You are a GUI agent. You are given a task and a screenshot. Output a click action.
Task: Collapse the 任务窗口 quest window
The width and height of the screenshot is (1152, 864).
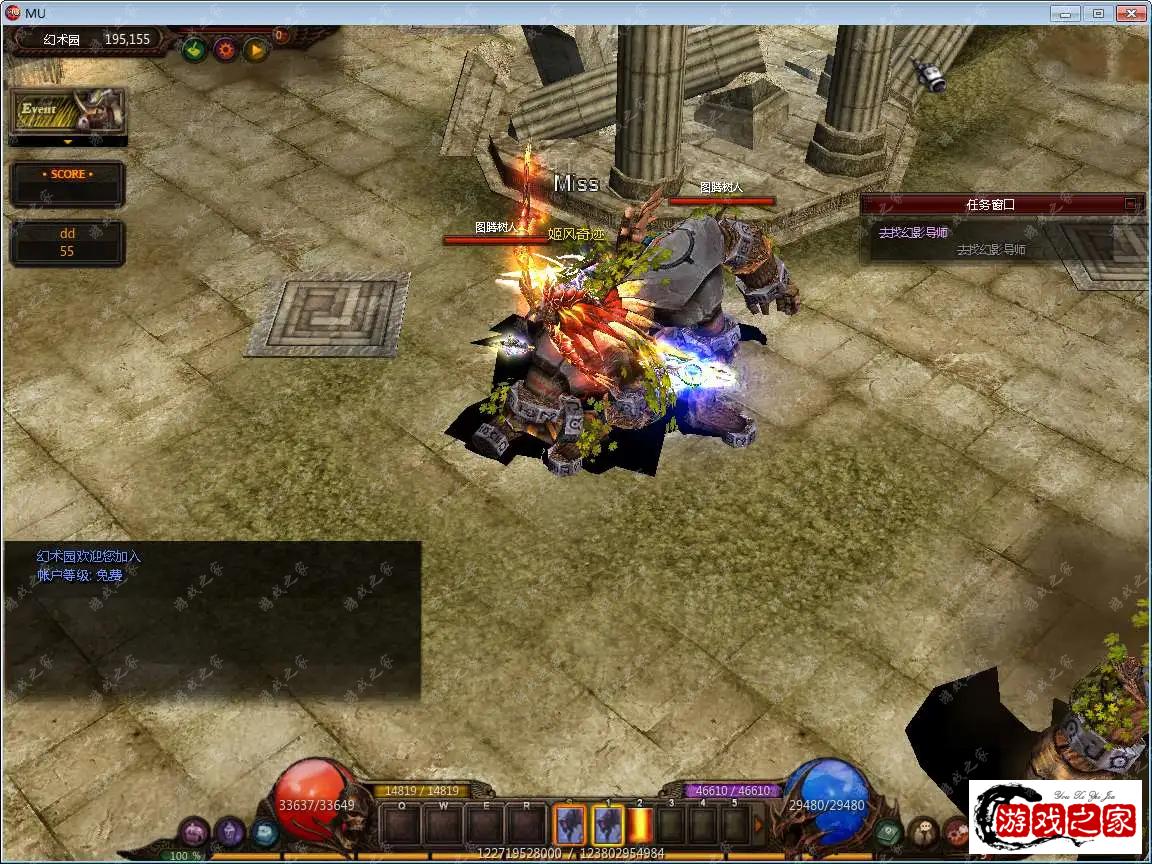coord(1130,204)
